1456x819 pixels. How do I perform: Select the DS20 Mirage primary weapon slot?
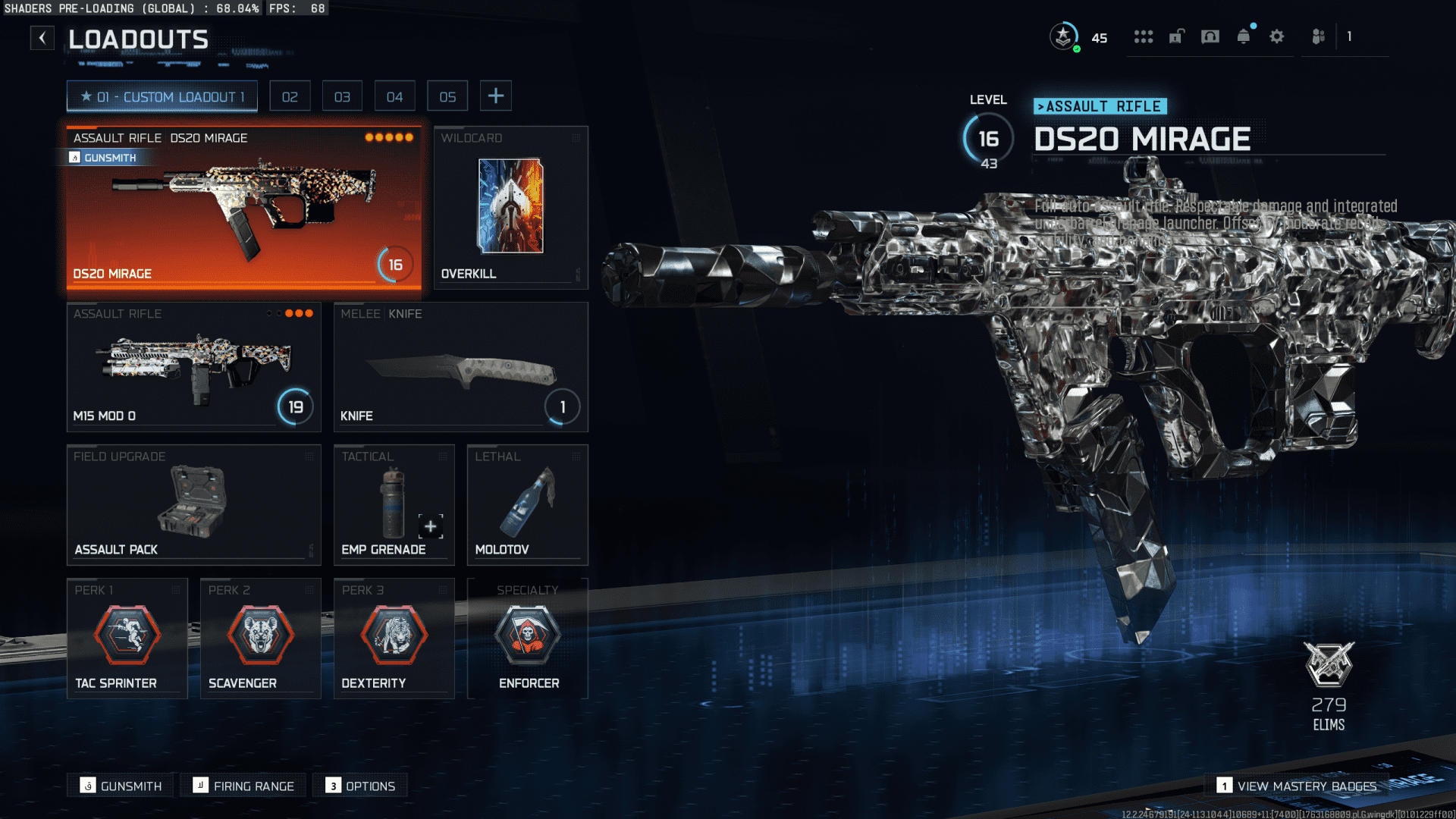coord(243,207)
